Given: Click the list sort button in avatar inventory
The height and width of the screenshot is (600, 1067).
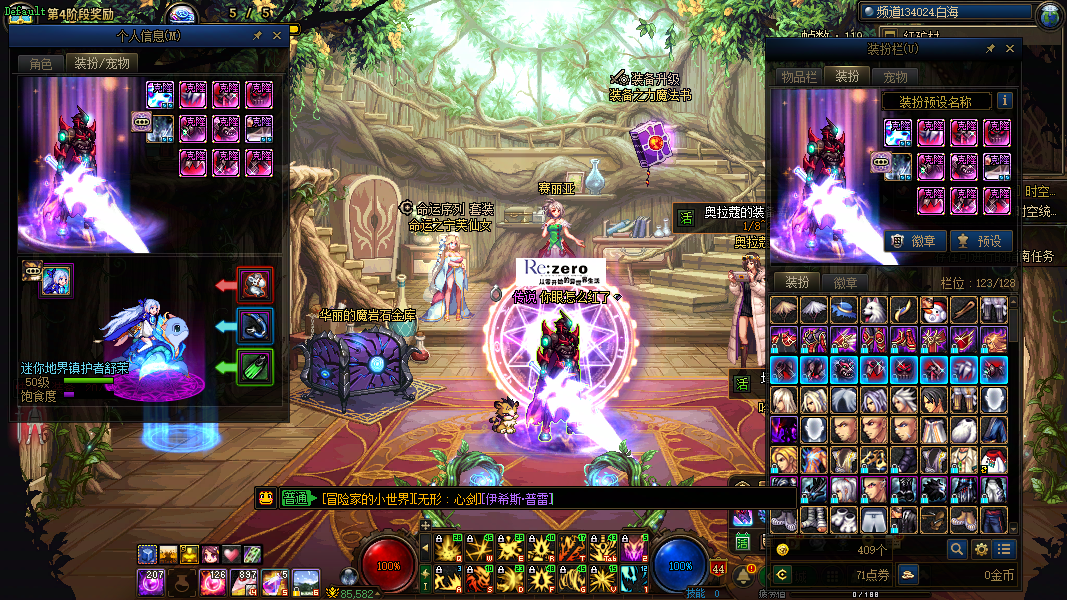Looking at the screenshot, I should tap(1004, 549).
